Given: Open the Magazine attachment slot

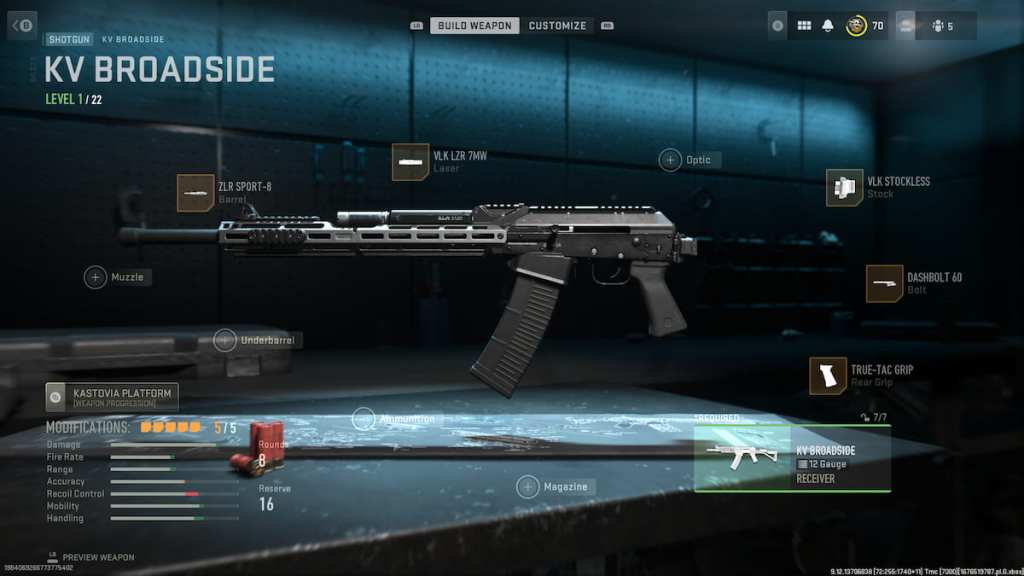Looking at the screenshot, I should (x=528, y=487).
